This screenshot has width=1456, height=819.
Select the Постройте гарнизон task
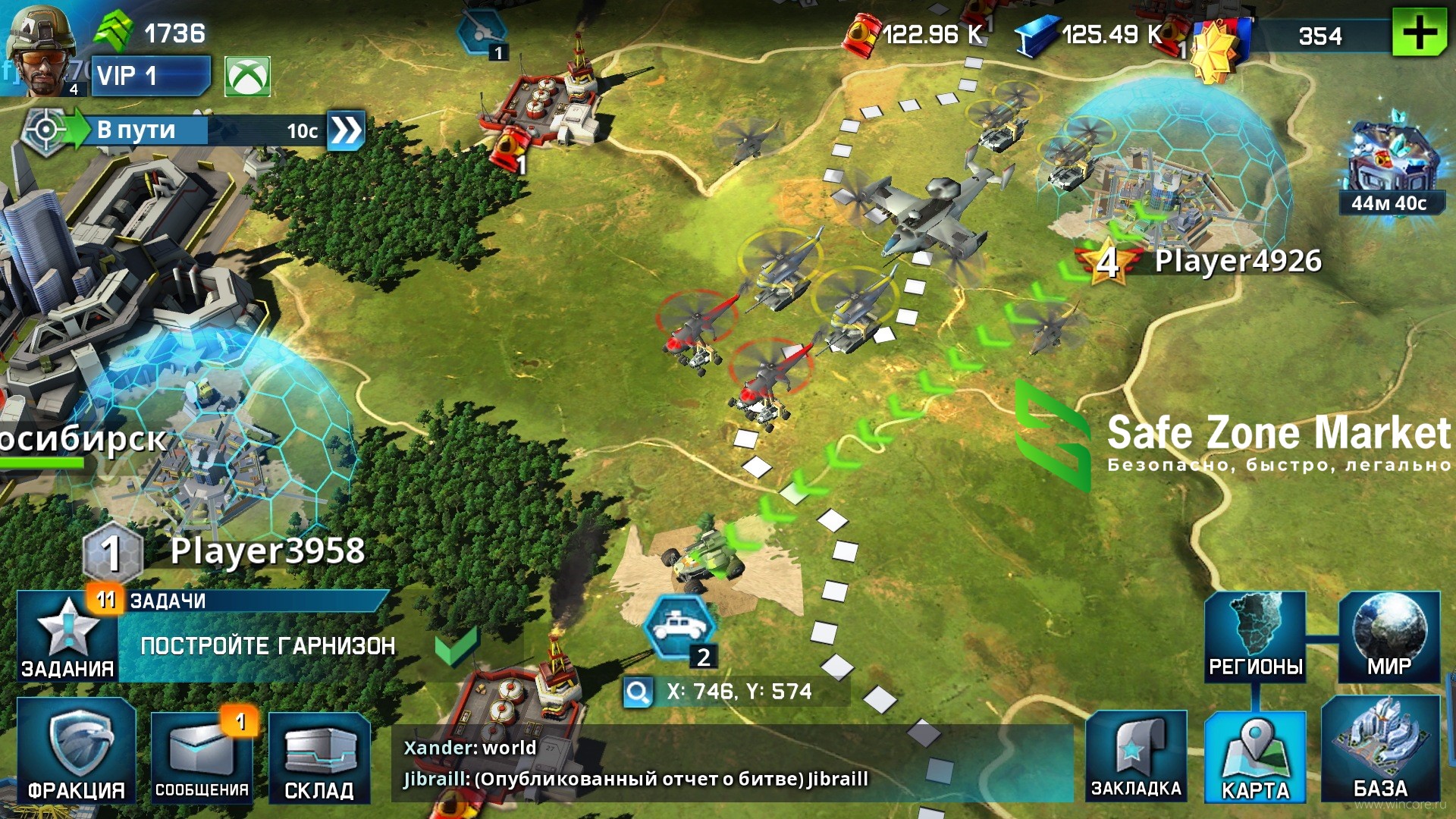(268, 646)
